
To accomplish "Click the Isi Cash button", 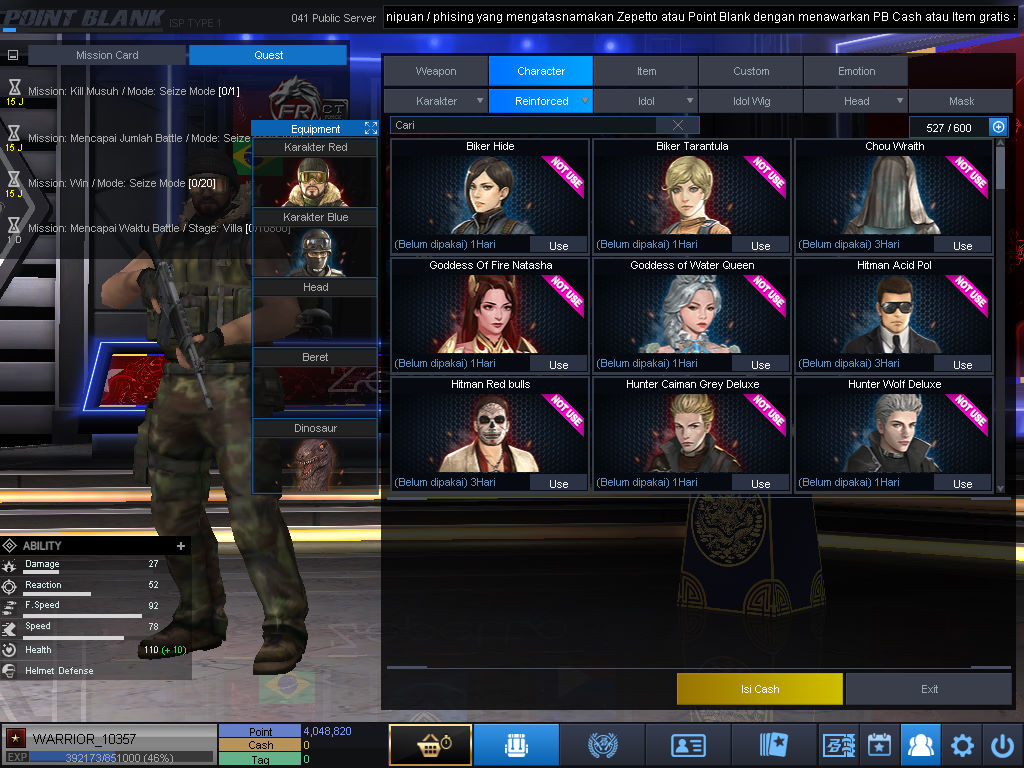I will pos(760,689).
